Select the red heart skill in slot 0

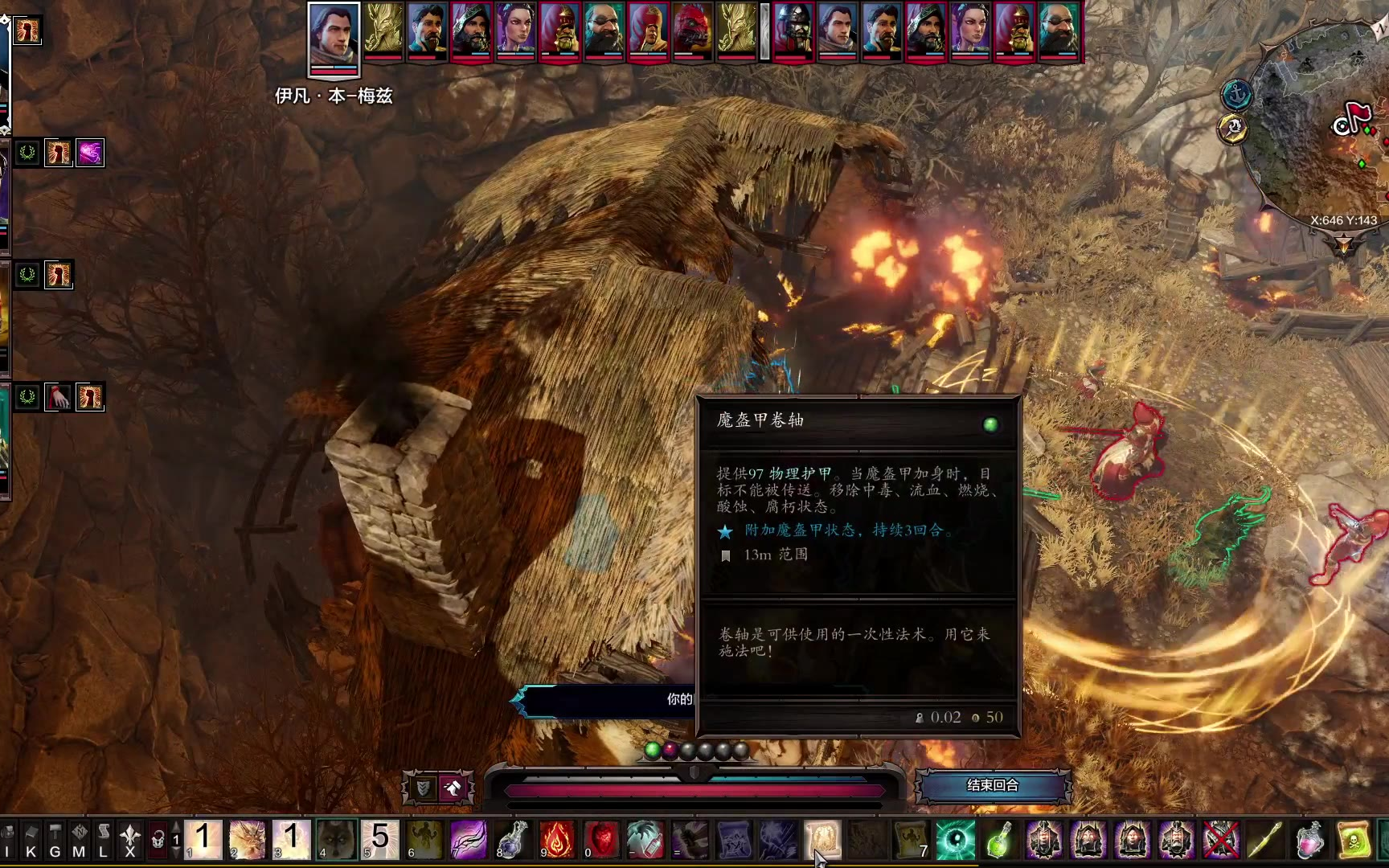point(600,840)
